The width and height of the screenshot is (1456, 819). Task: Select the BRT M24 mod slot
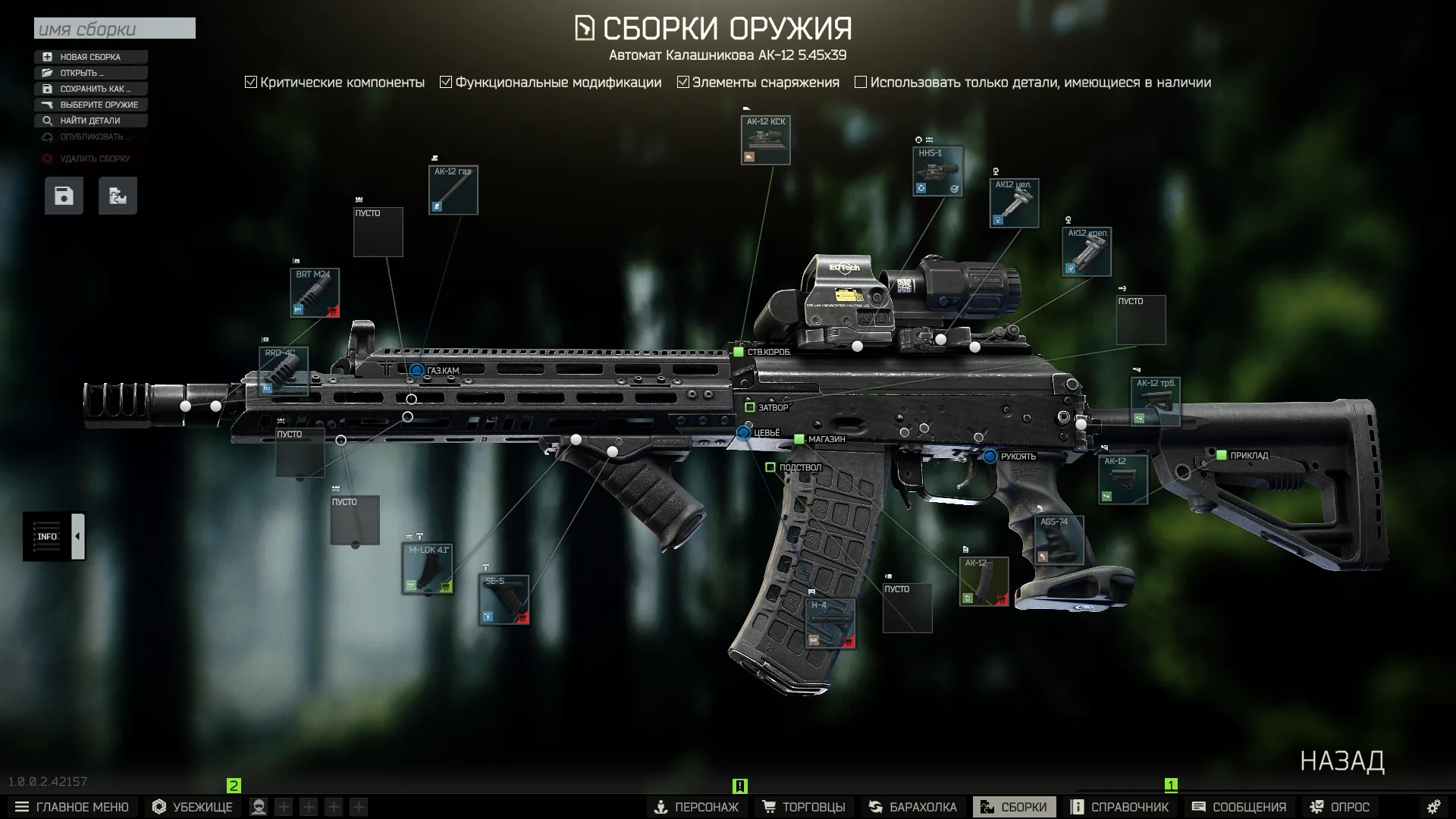click(x=314, y=293)
